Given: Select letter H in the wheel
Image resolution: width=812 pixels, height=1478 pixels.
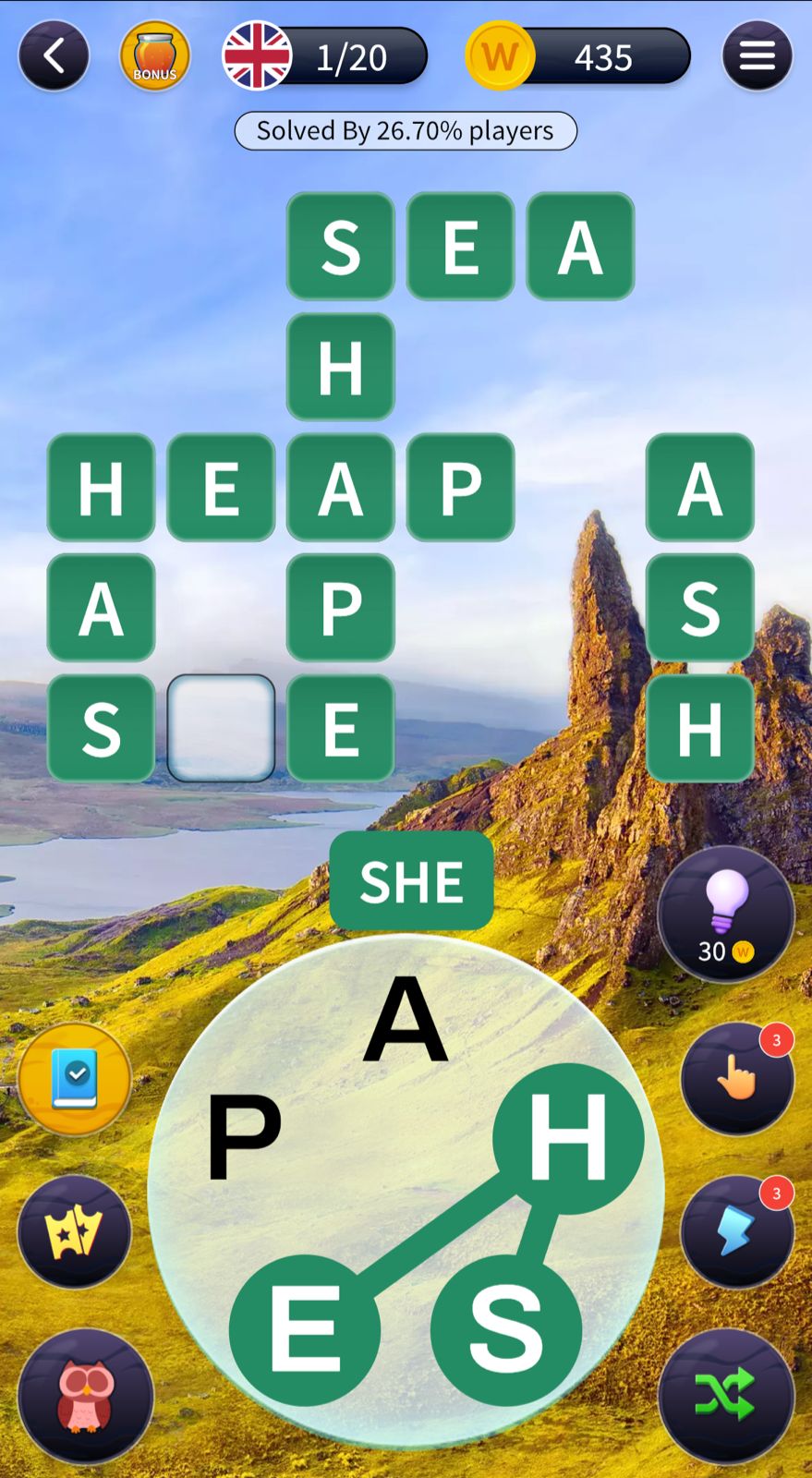Looking at the screenshot, I should [567, 1138].
